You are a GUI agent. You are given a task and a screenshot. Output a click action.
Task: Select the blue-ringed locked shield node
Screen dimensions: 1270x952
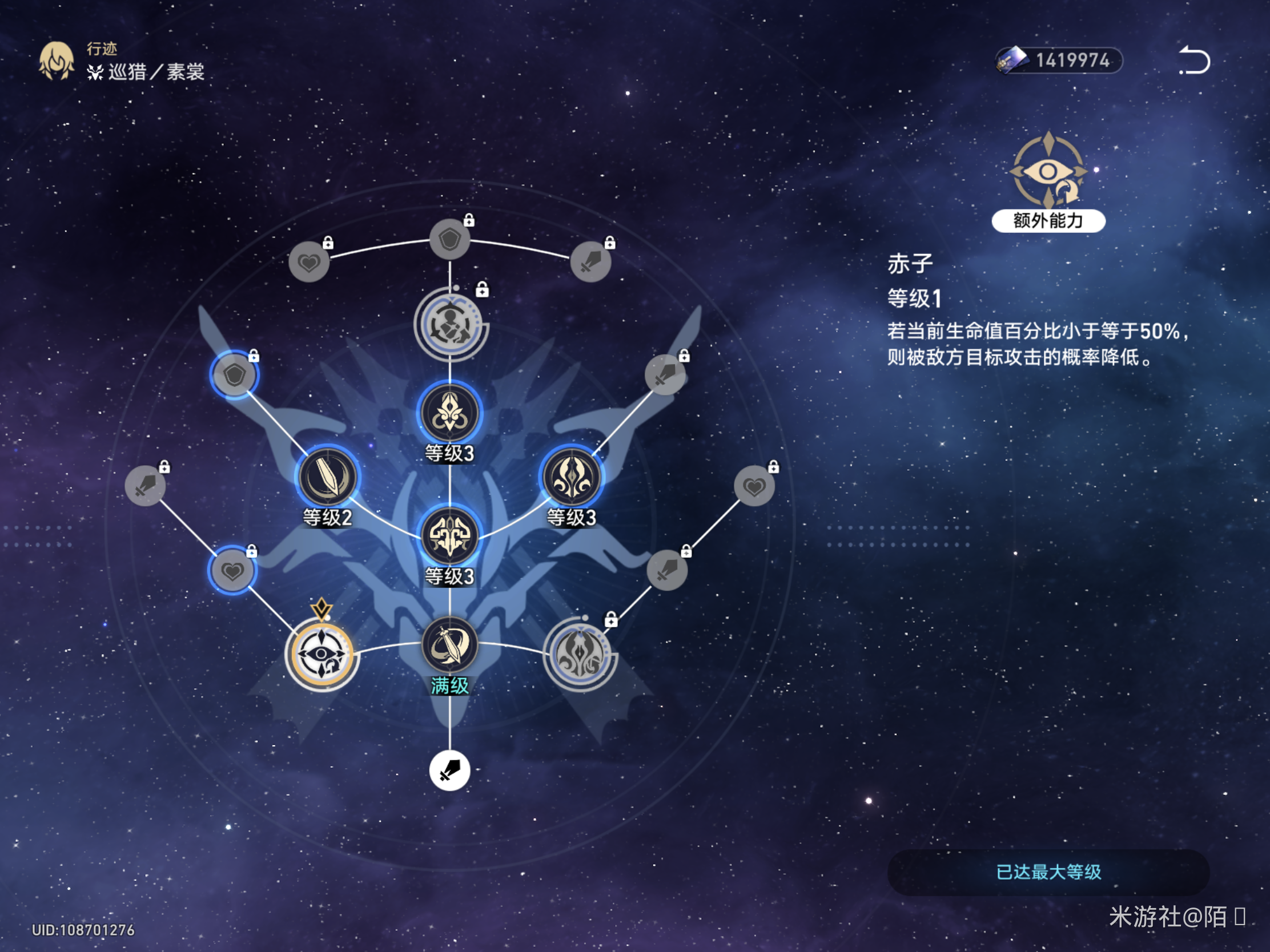pyautogui.click(x=234, y=376)
